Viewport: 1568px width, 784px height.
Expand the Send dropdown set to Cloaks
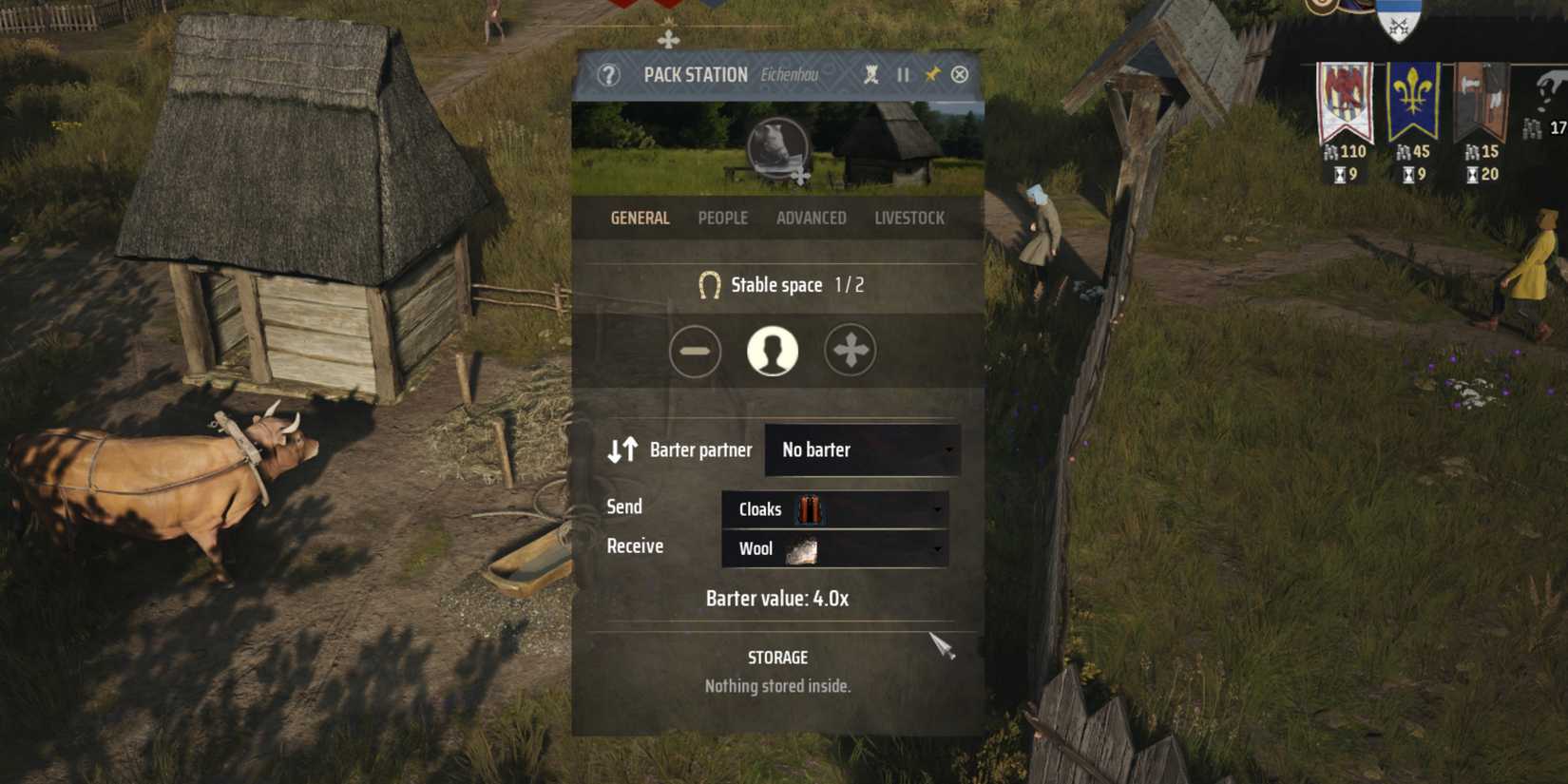833,509
